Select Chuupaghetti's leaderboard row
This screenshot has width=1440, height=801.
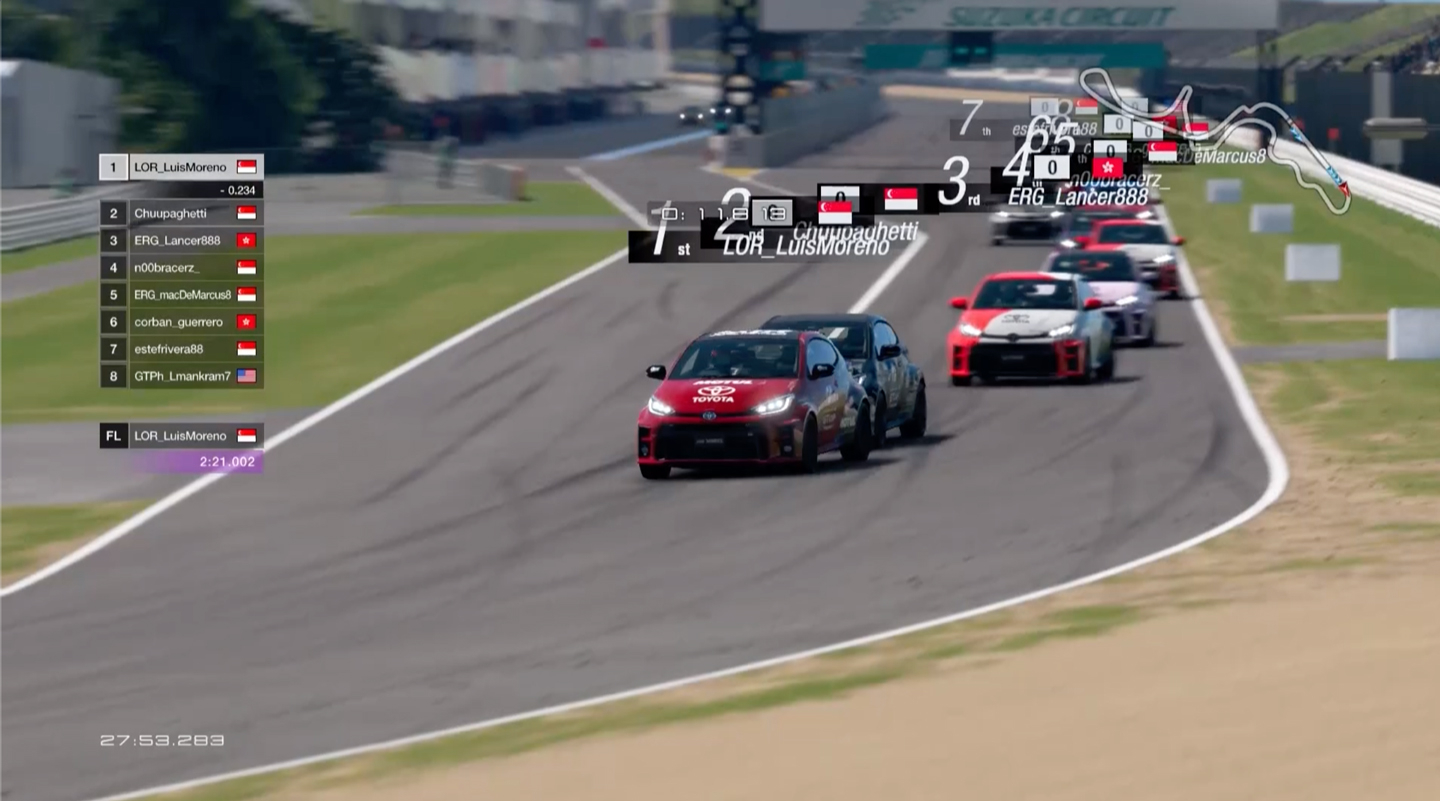point(181,213)
